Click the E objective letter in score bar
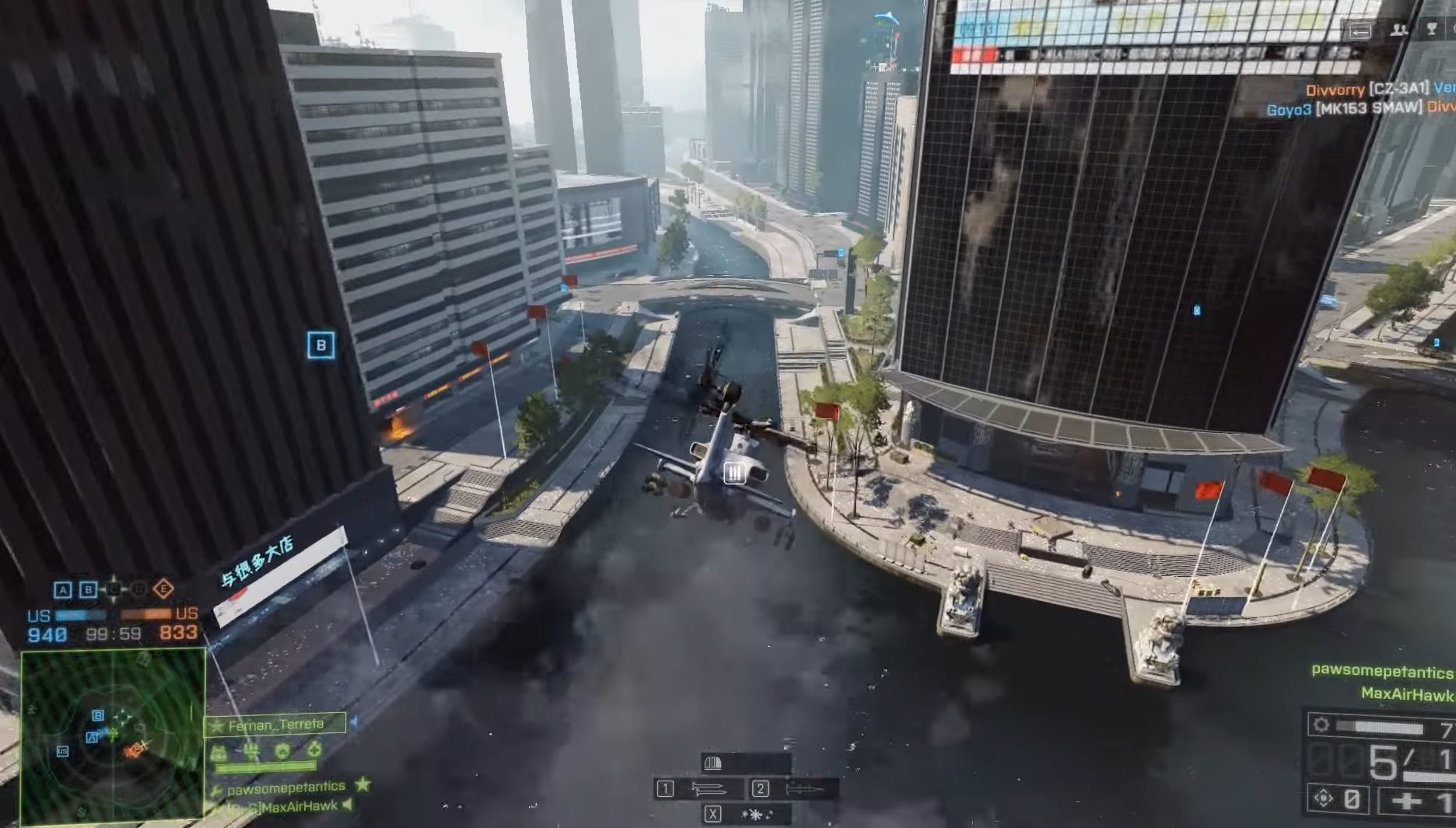This screenshot has width=1456, height=828. point(163,589)
